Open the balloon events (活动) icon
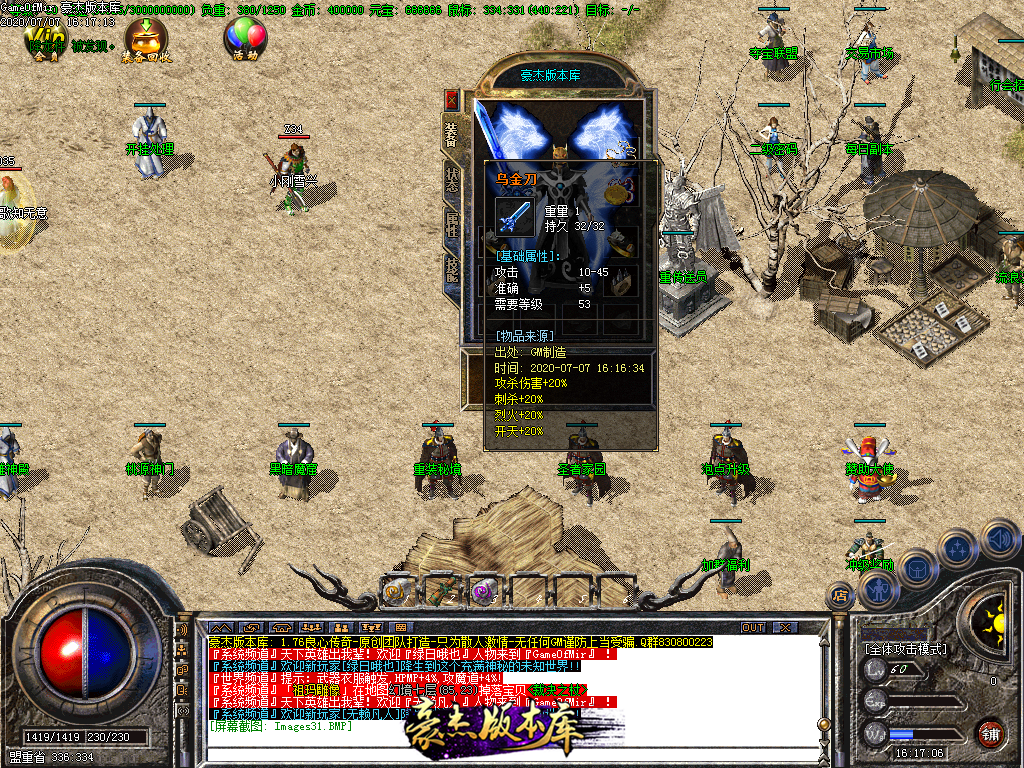 246,40
